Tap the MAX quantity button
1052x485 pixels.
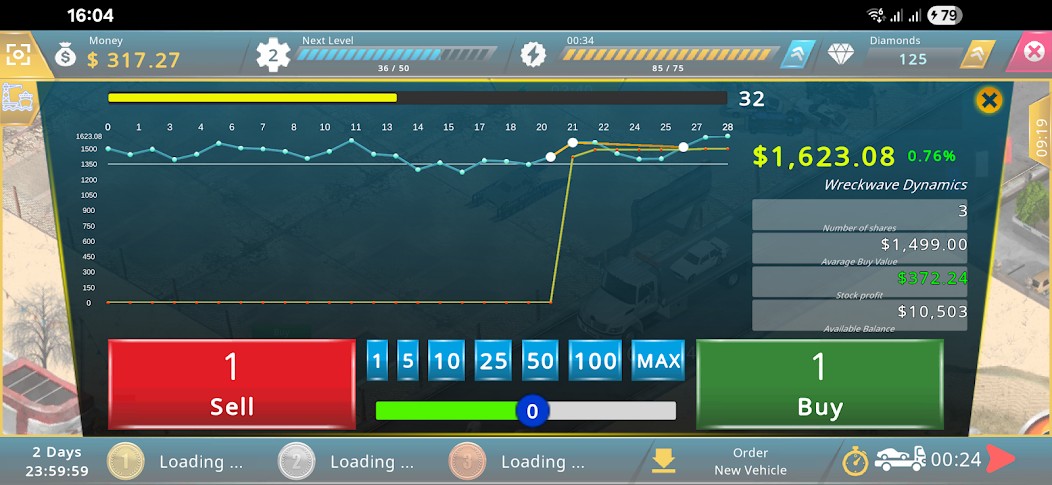pos(658,361)
